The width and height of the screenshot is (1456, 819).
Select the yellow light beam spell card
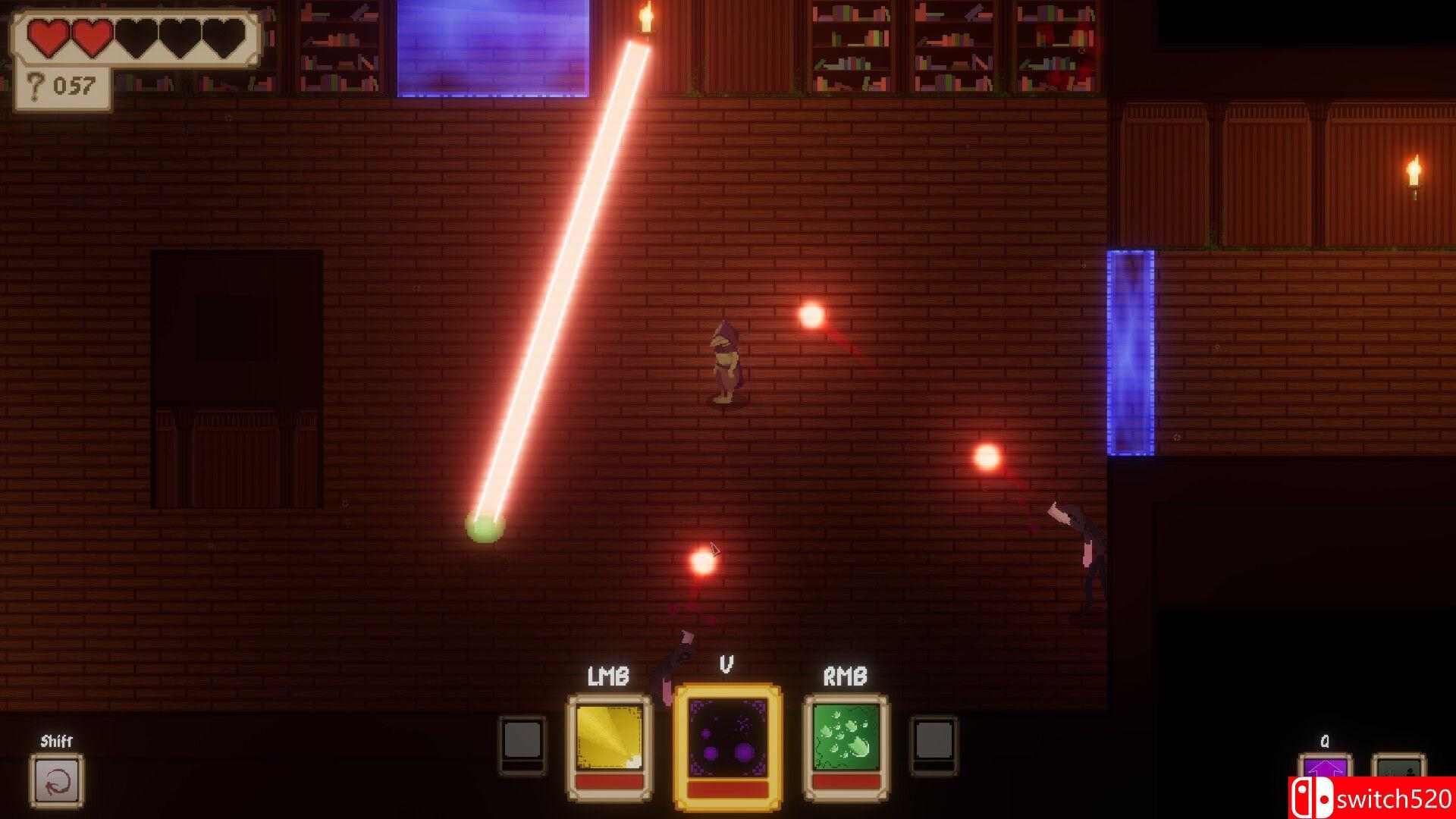tap(609, 746)
